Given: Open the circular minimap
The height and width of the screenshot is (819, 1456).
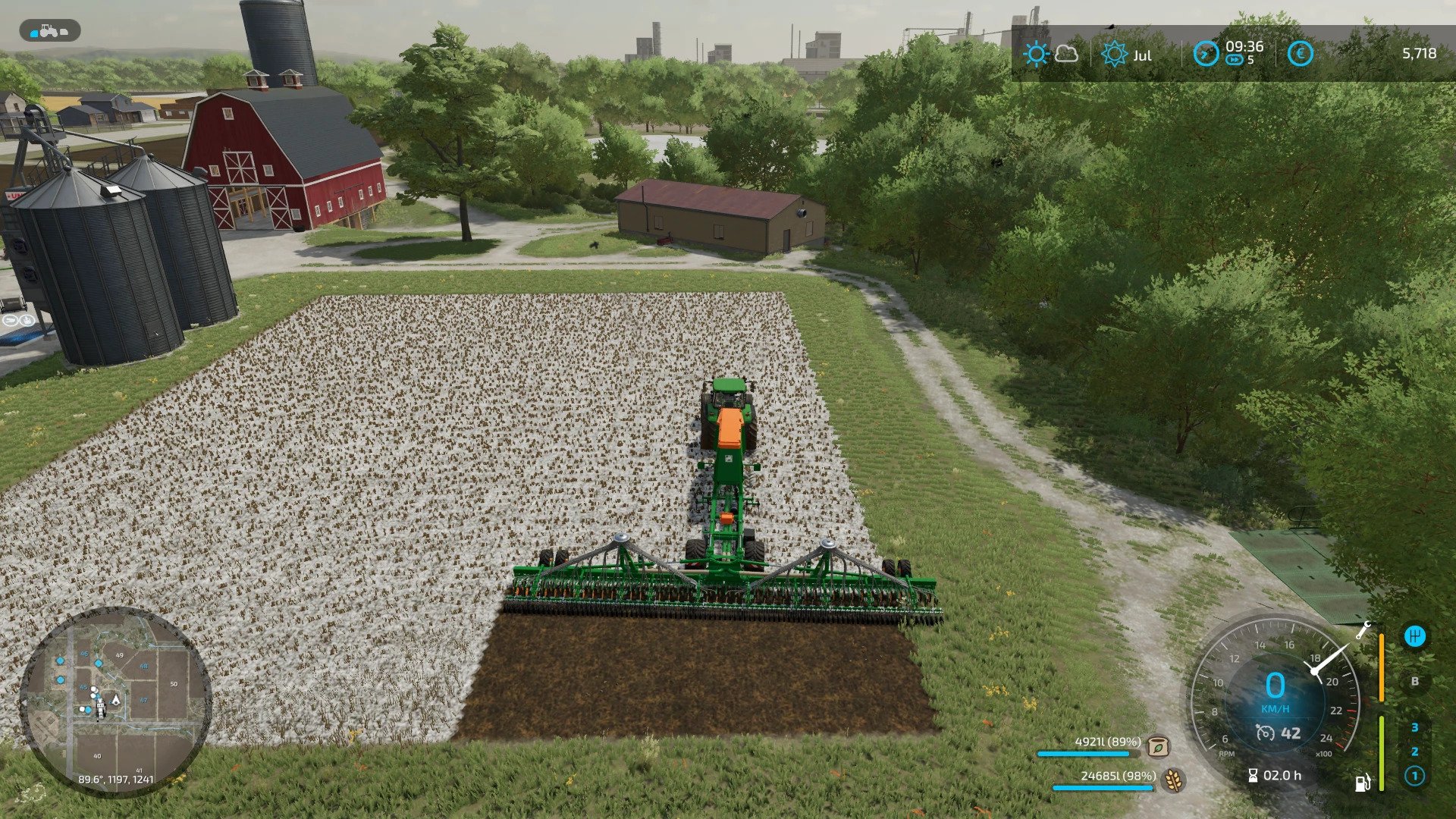Looking at the screenshot, I should 115,701.
